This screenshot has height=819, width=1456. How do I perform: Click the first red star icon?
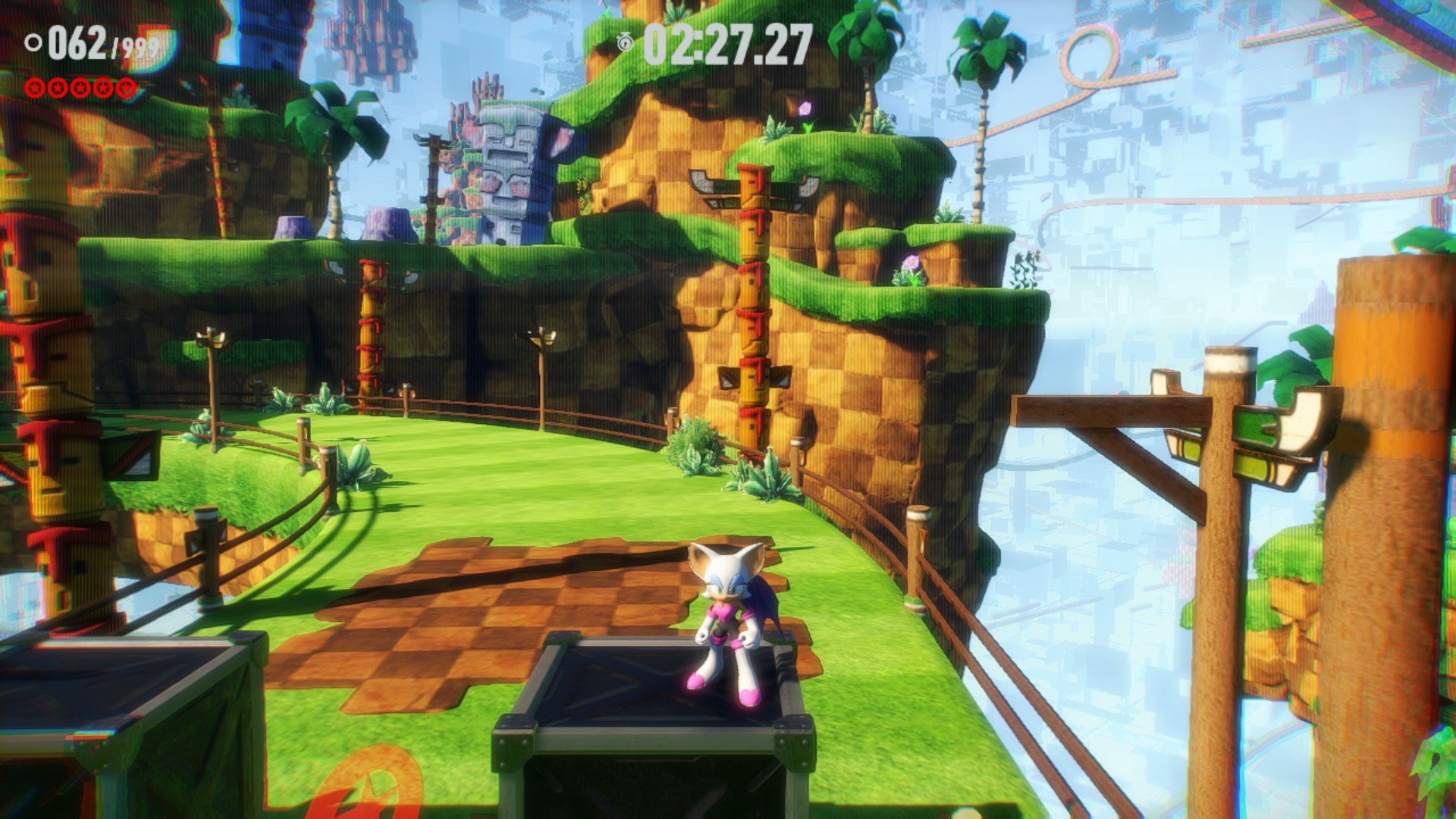tap(36, 86)
